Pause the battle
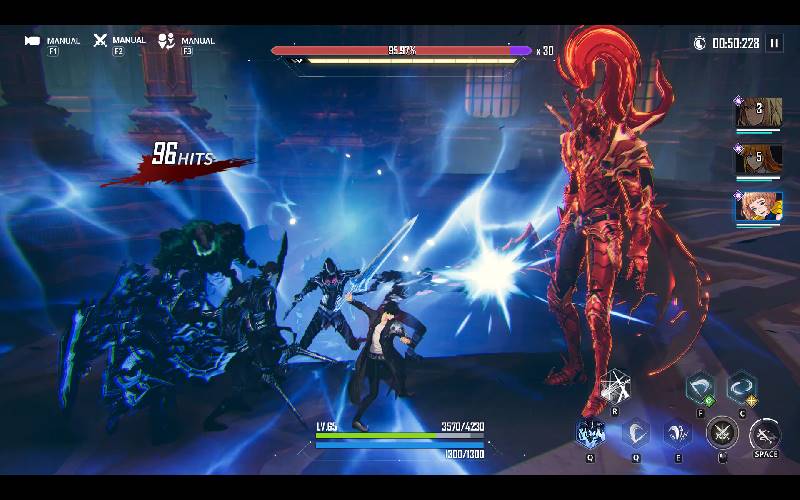Viewport: 800px width, 500px height. 774,43
